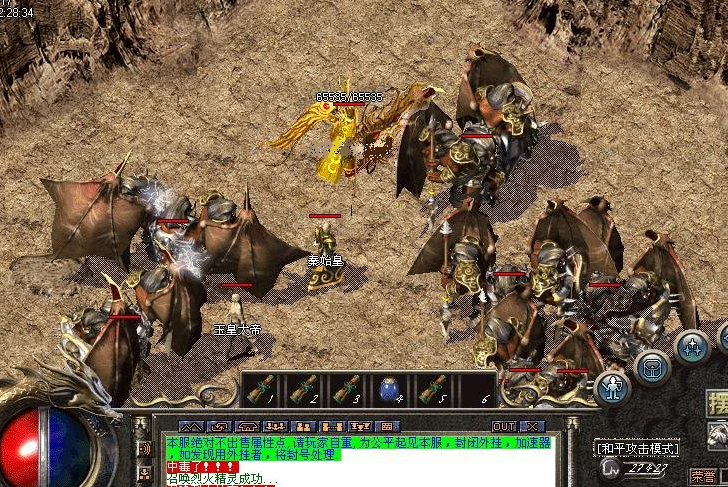Use the blue potion jar in slot 4

tap(389, 389)
